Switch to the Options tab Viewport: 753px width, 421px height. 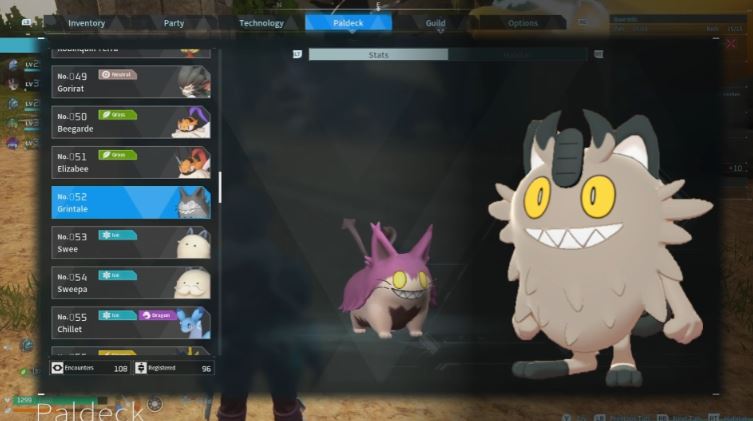pos(522,23)
